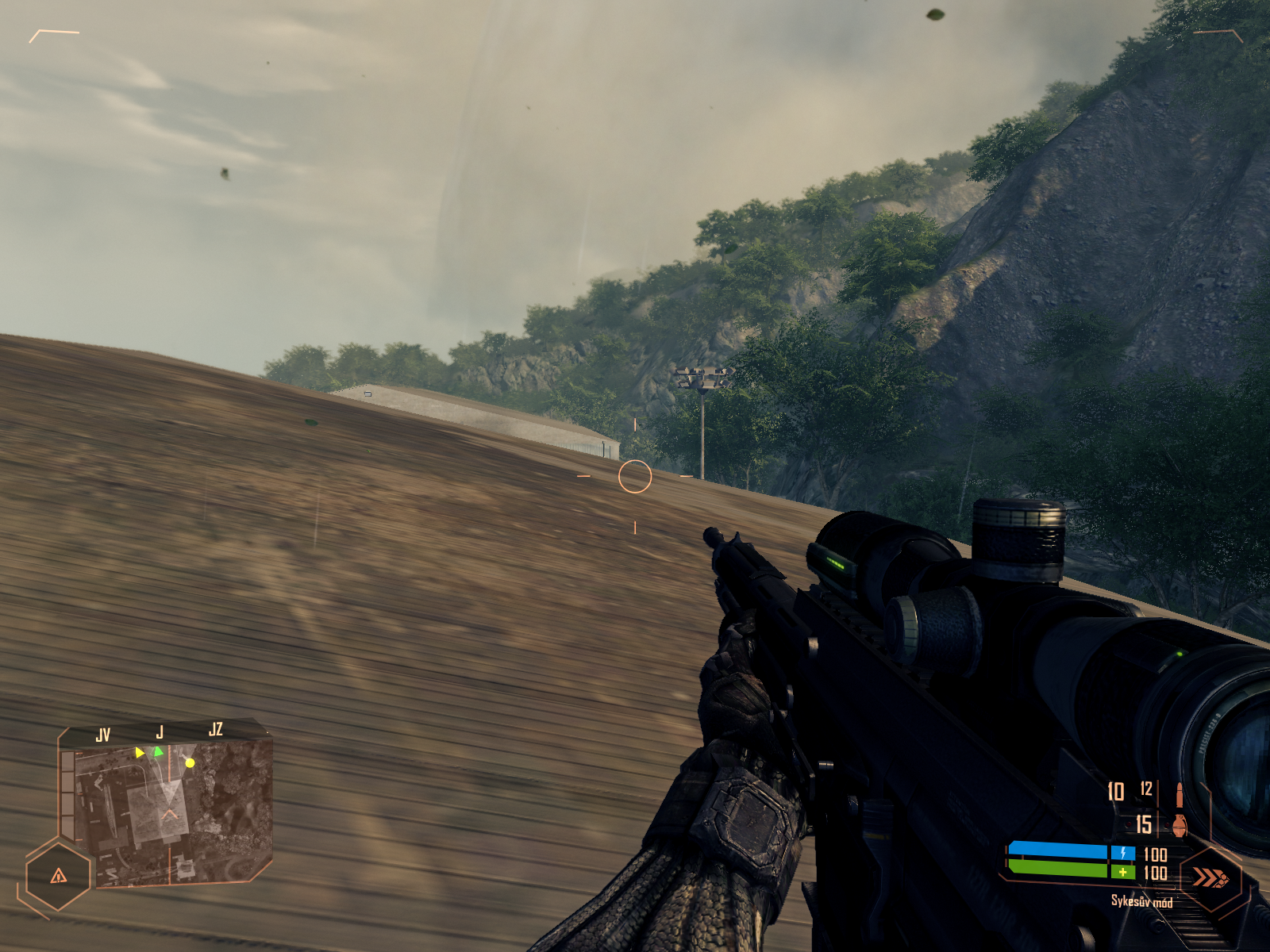The width and height of the screenshot is (1270, 952).
Task: Select the grenade icon
Action: (1180, 825)
